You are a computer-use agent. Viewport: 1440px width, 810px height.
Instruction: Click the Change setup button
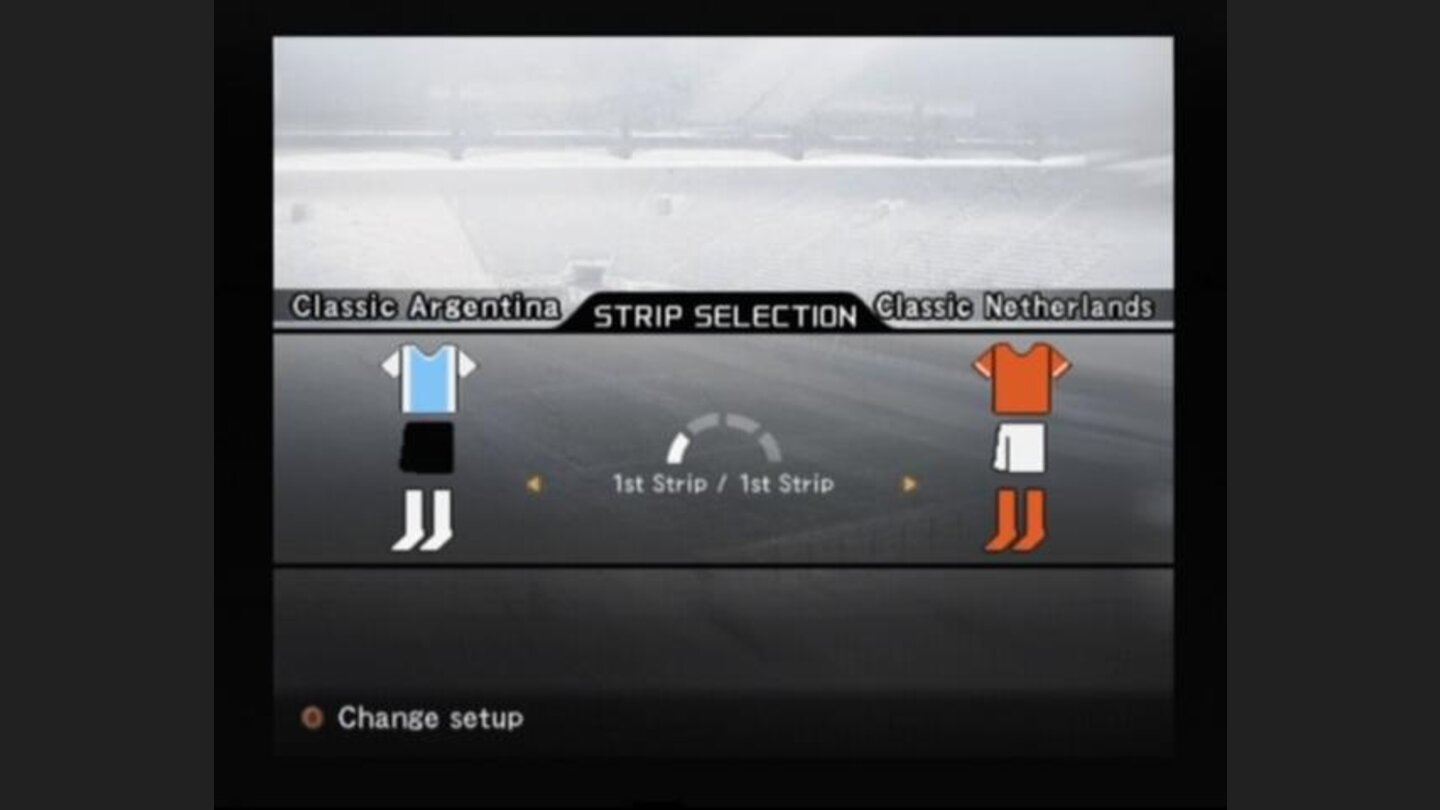pyautogui.click(x=430, y=718)
